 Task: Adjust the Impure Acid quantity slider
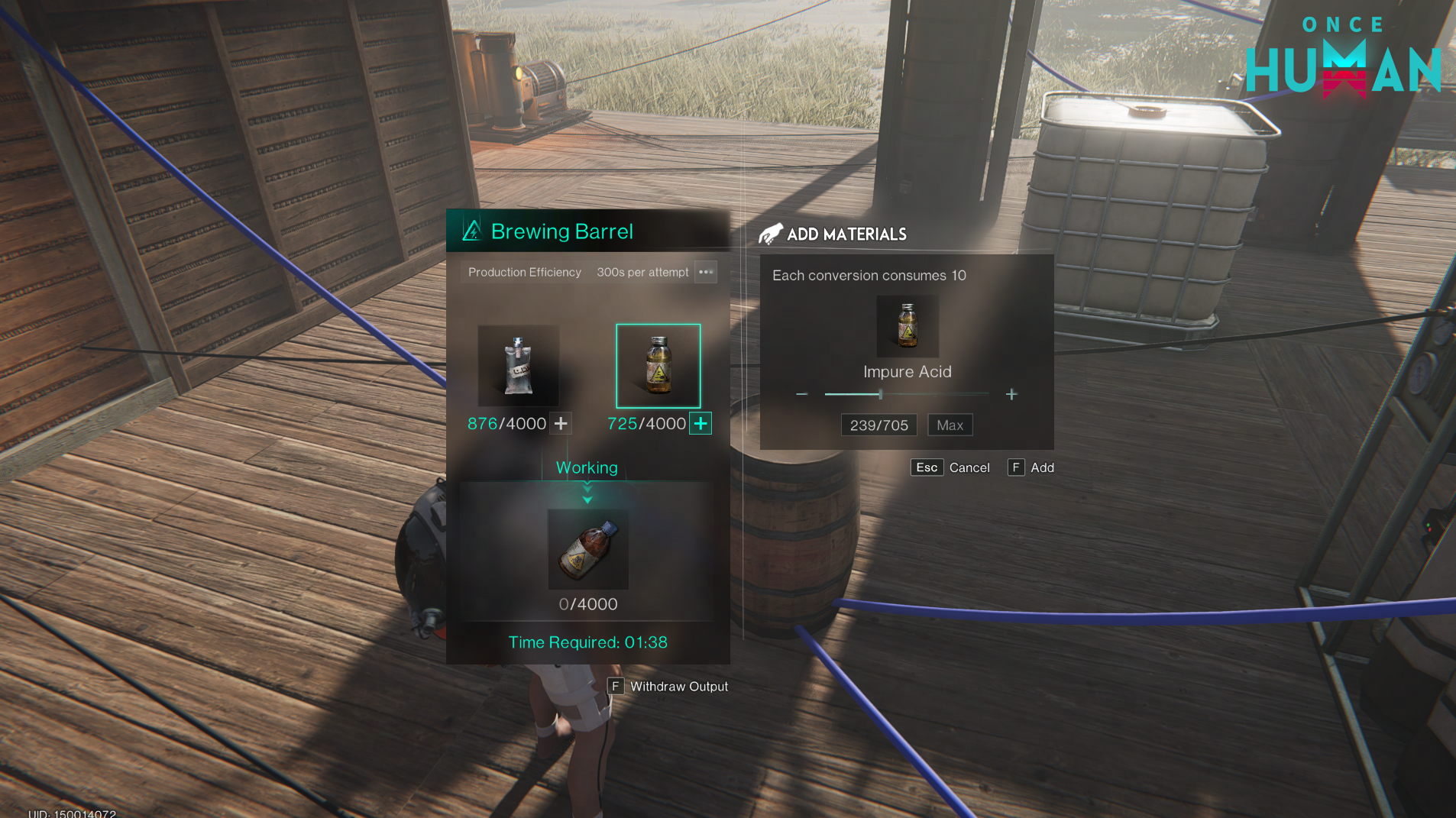pyautogui.click(x=881, y=394)
